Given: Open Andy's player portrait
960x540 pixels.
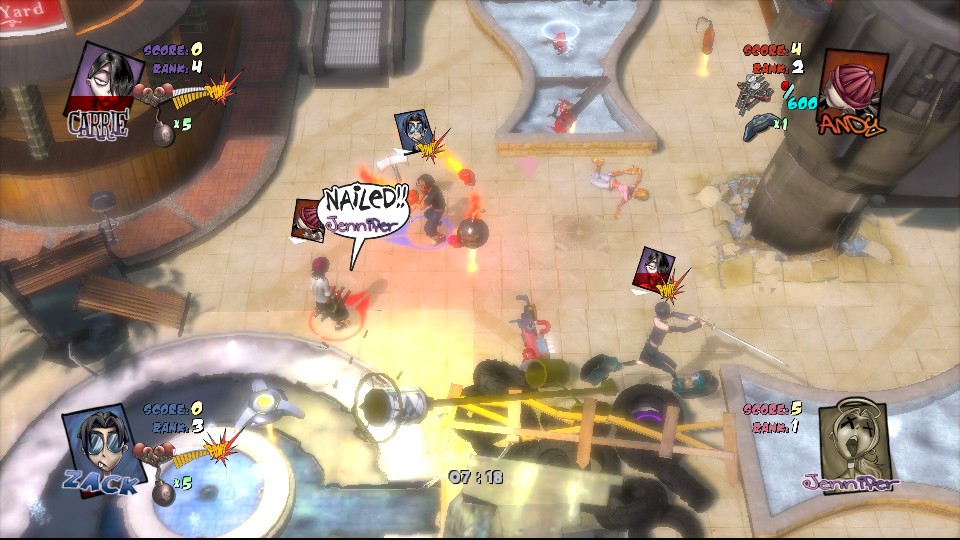Looking at the screenshot, I should tap(851, 84).
